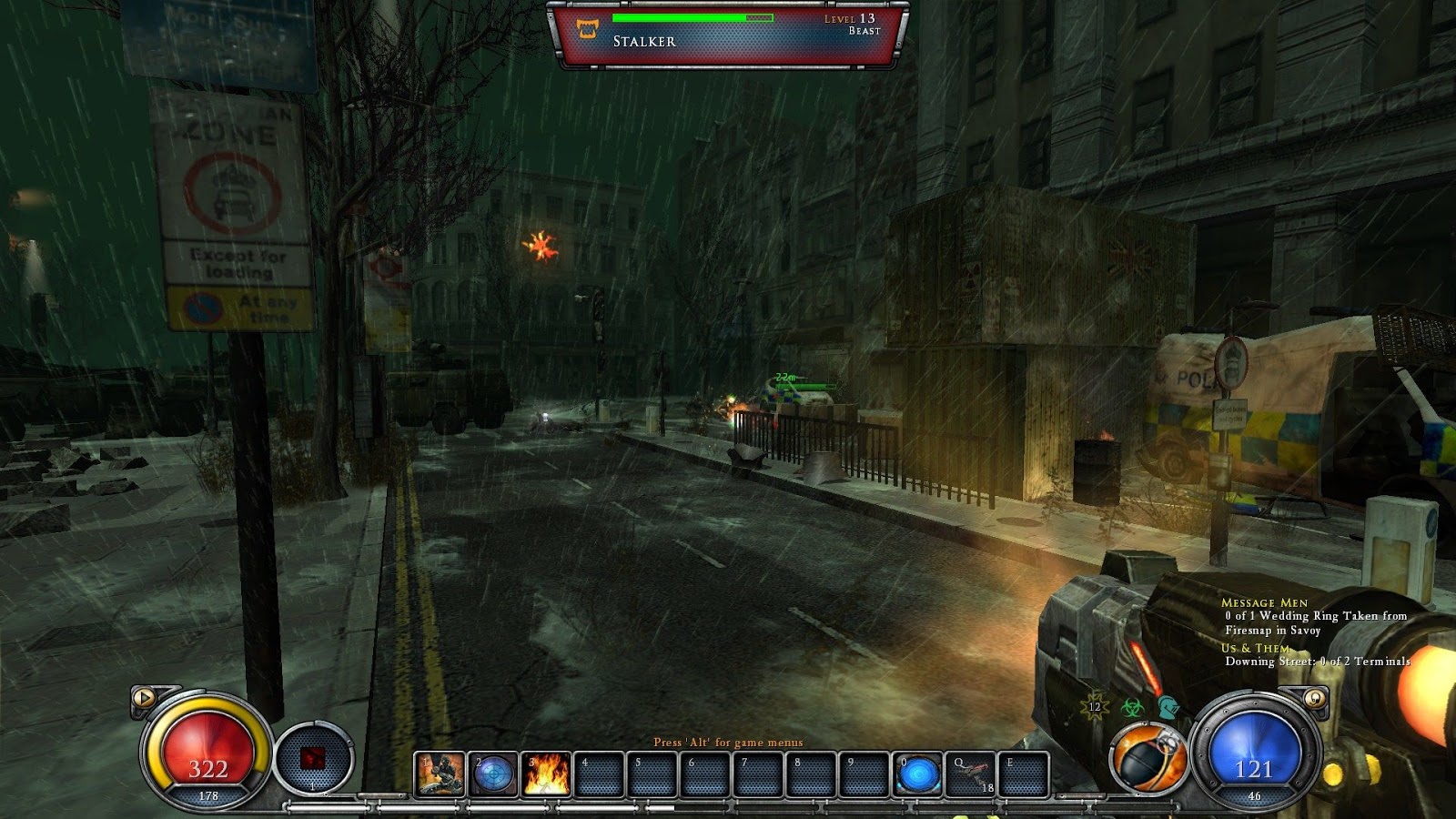
Task: Expand the Message Men quest entry
Action: point(1268,602)
